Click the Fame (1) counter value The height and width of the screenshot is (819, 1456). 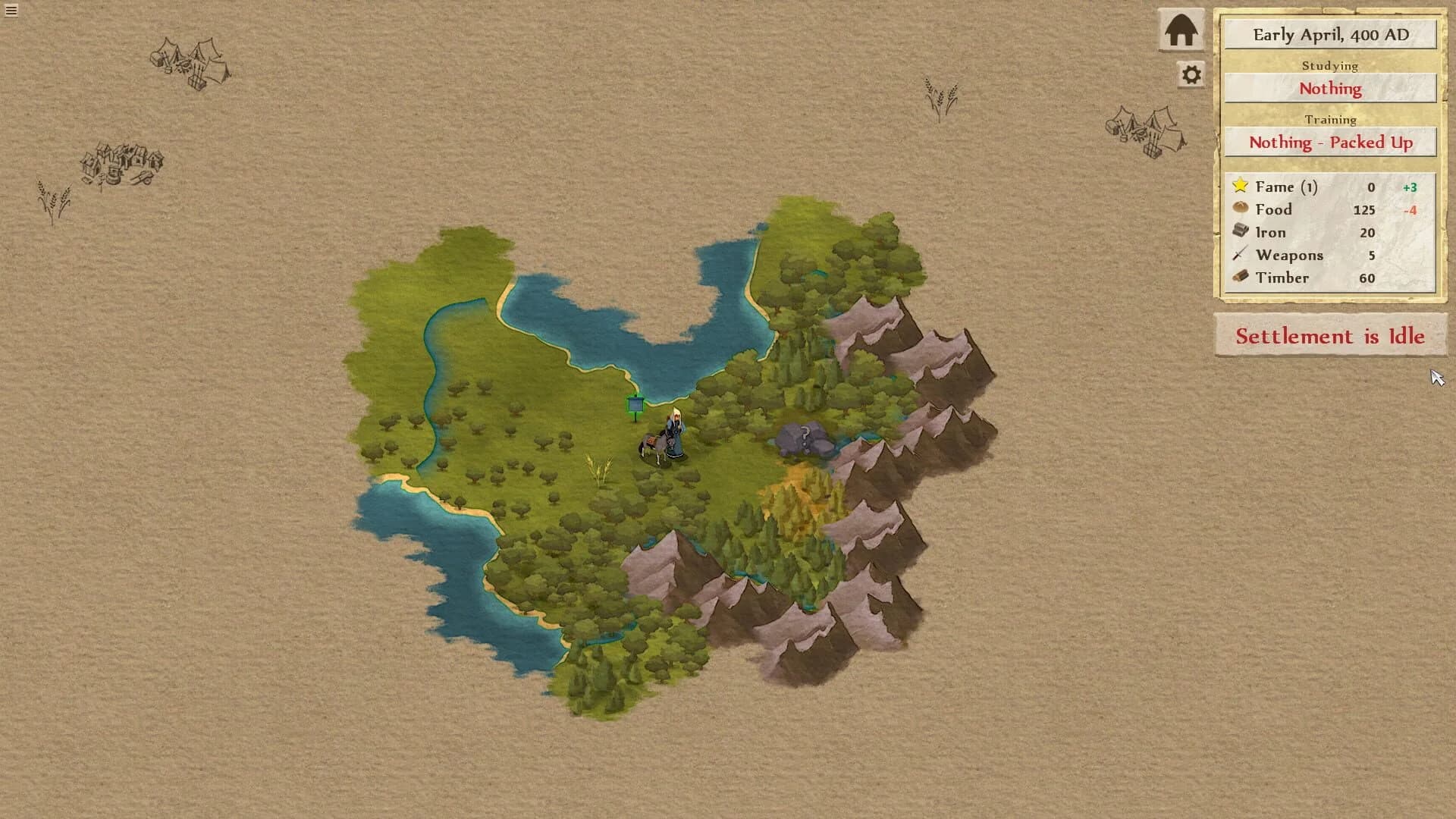click(x=1371, y=186)
